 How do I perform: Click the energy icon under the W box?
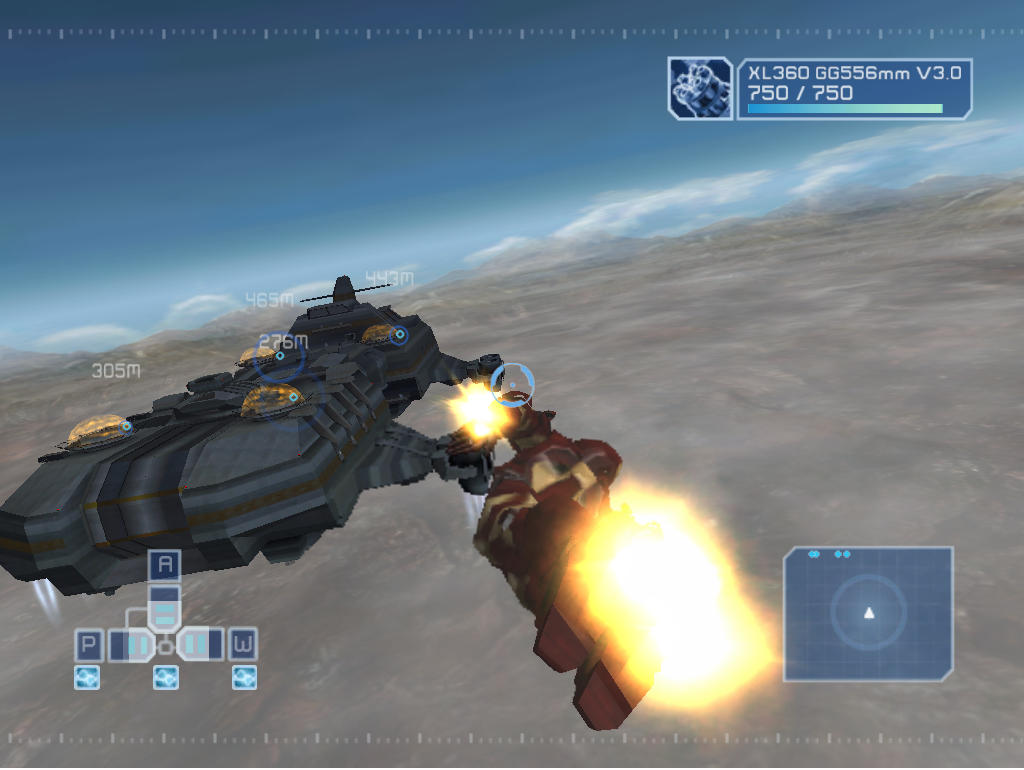point(244,678)
